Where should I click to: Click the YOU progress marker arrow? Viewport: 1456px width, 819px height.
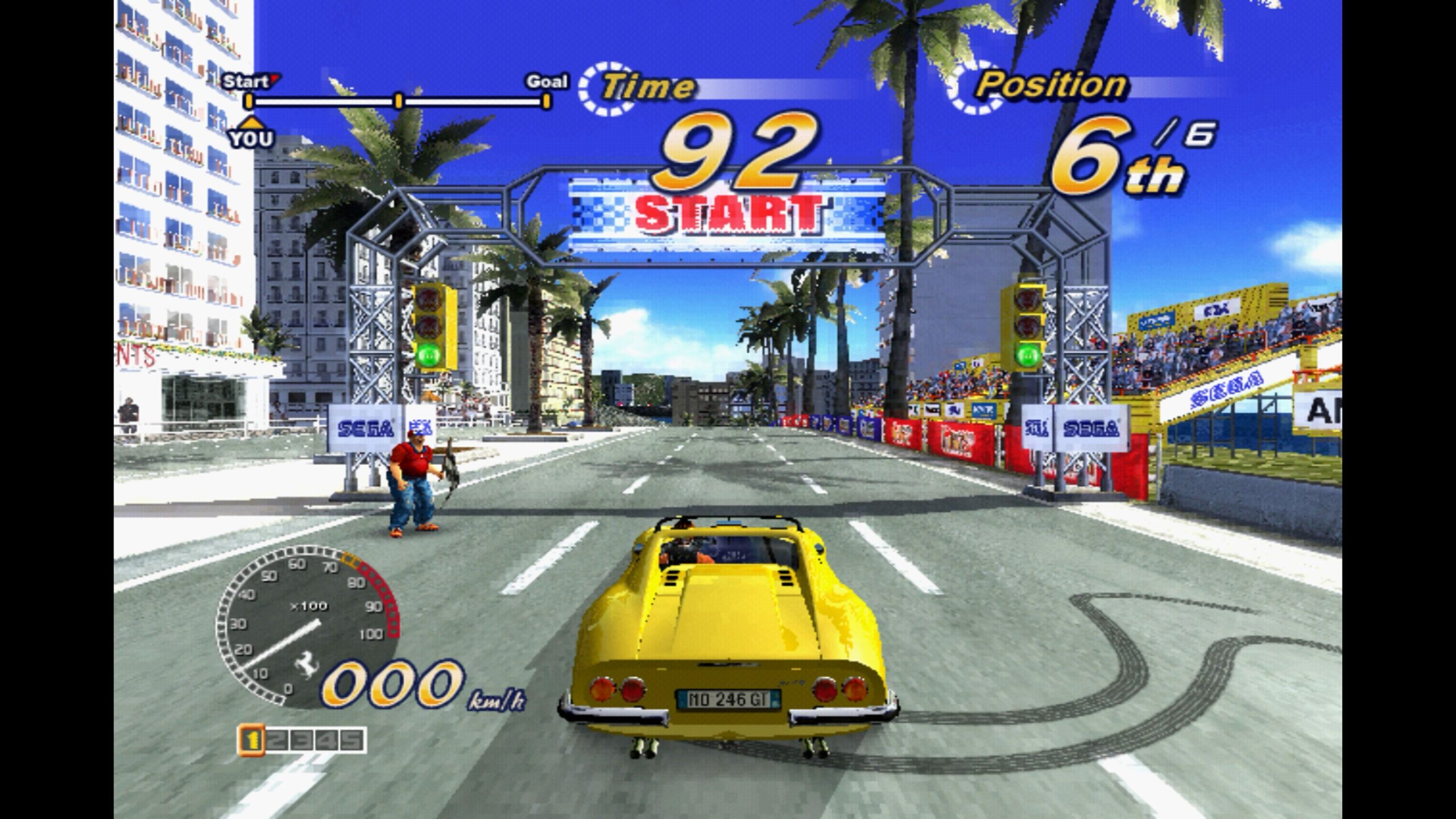tap(250, 122)
